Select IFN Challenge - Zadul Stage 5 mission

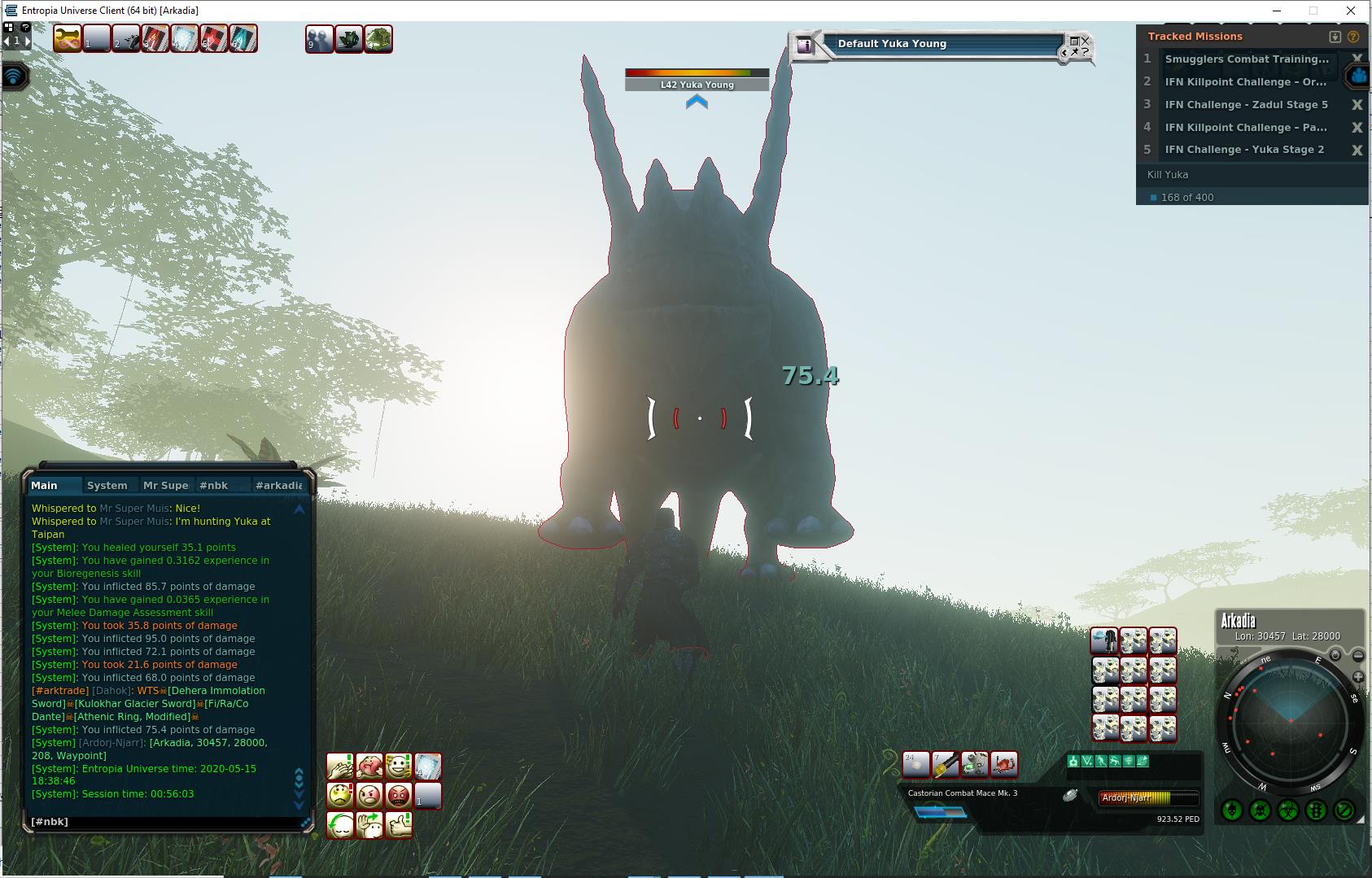pyautogui.click(x=1245, y=104)
